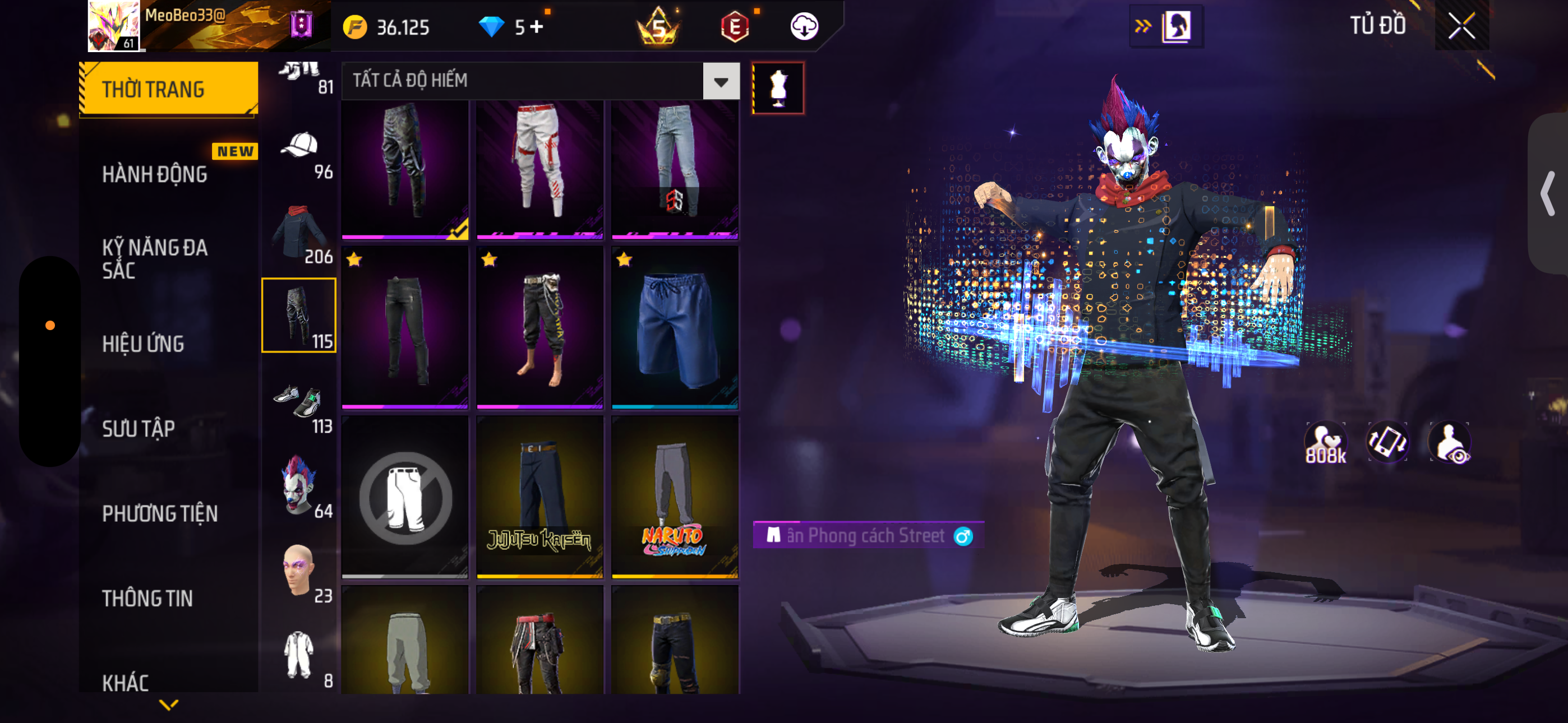Select the Naruto Shippuden grey pants
Viewport: 1568px width, 723px height.
pyautogui.click(x=675, y=496)
